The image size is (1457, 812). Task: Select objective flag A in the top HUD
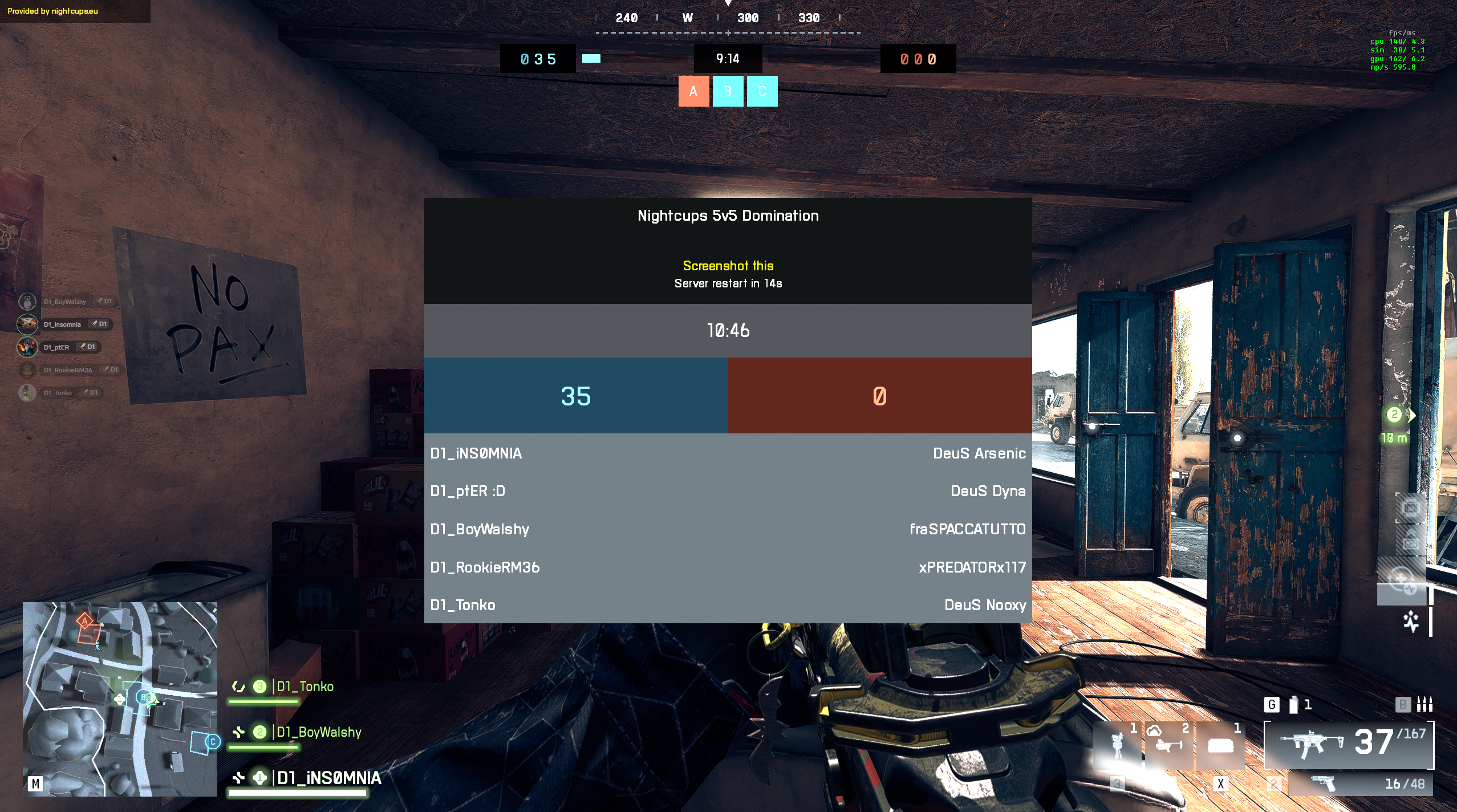point(693,91)
